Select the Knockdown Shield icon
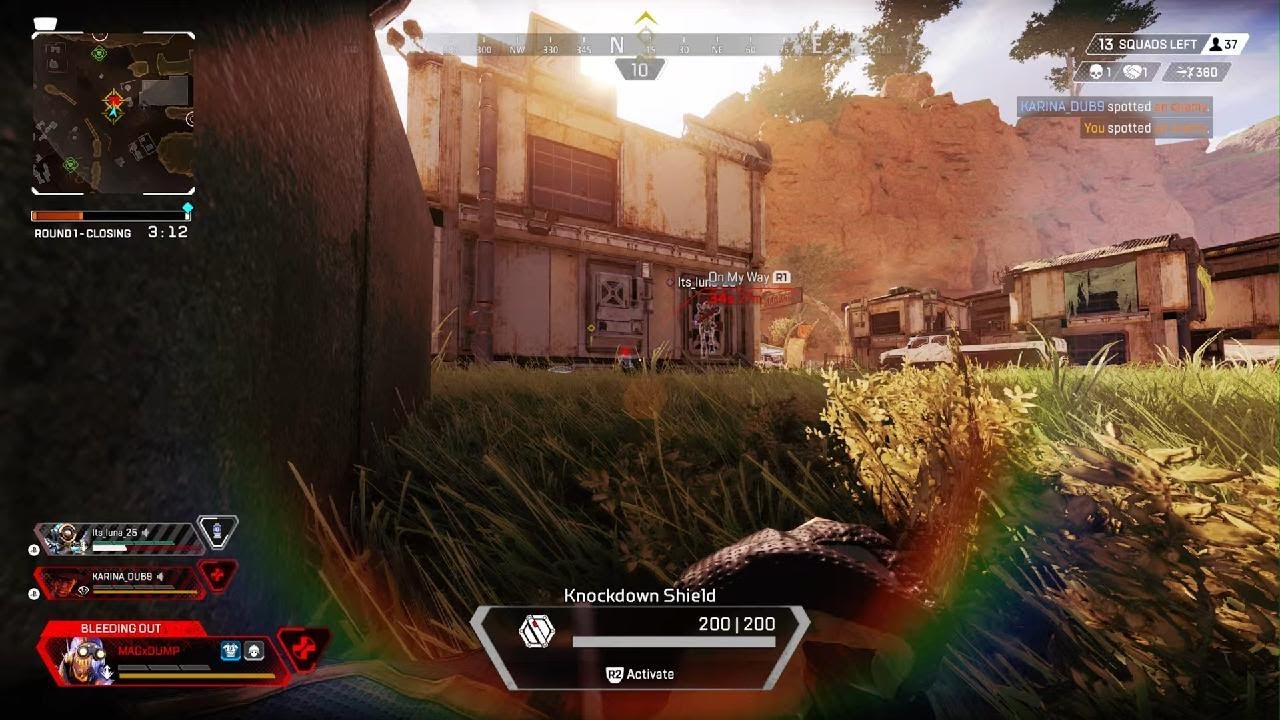The image size is (1280, 720). (536, 631)
